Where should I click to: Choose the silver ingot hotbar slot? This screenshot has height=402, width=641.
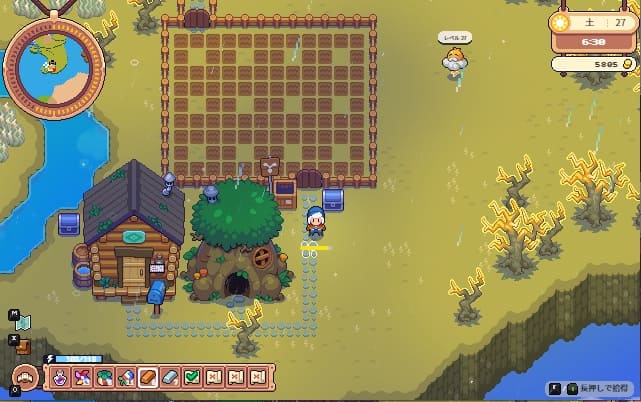[170, 377]
